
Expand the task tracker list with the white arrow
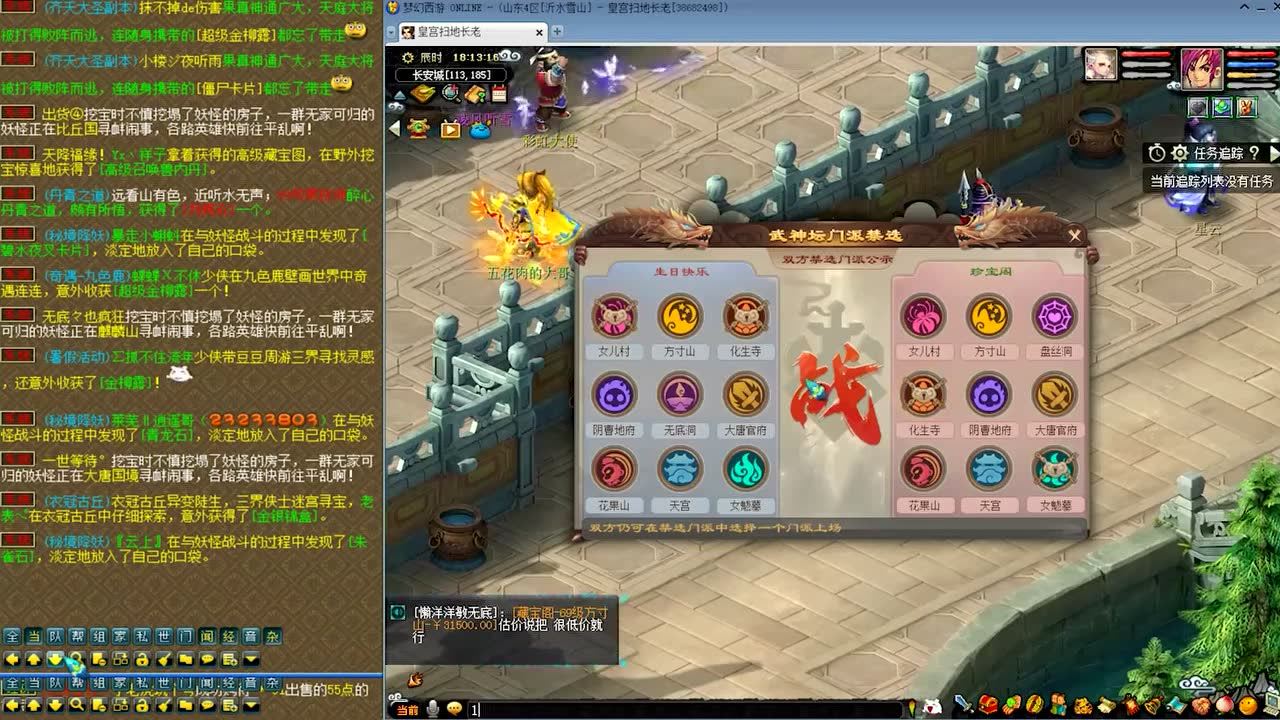tap(1273, 155)
